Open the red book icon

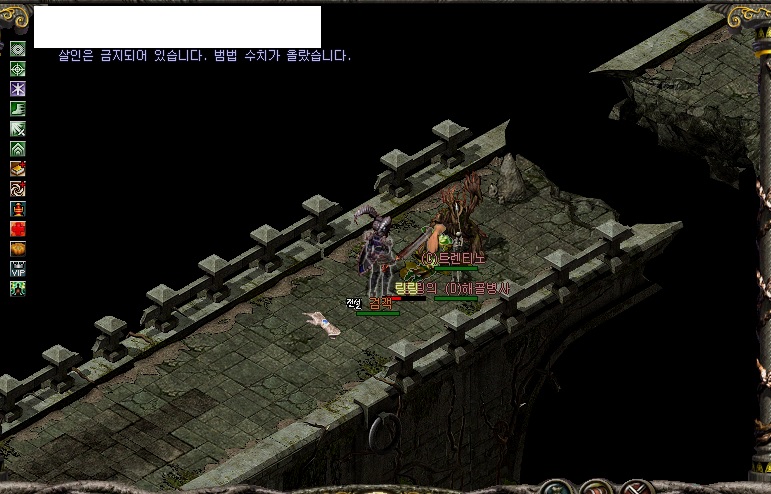point(18,169)
